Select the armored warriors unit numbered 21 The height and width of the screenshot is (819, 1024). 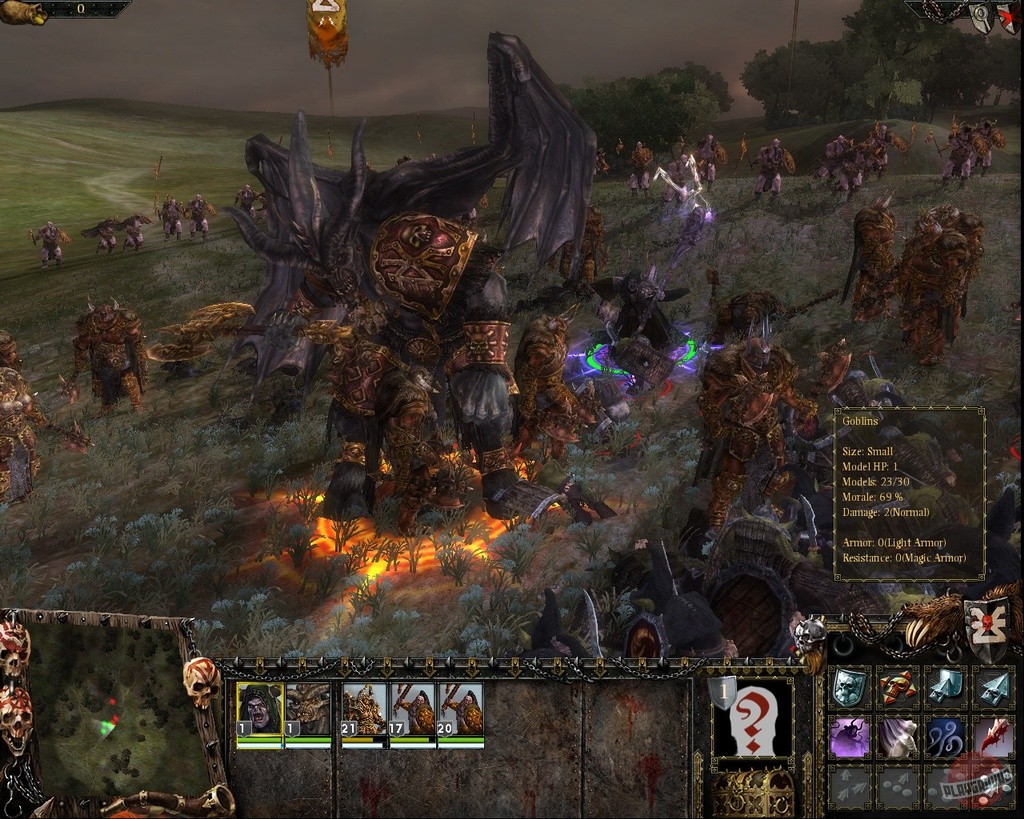pos(364,710)
